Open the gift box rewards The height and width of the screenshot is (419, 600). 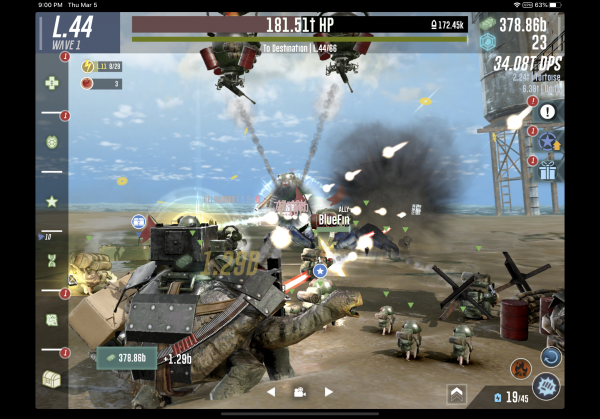[547, 171]
